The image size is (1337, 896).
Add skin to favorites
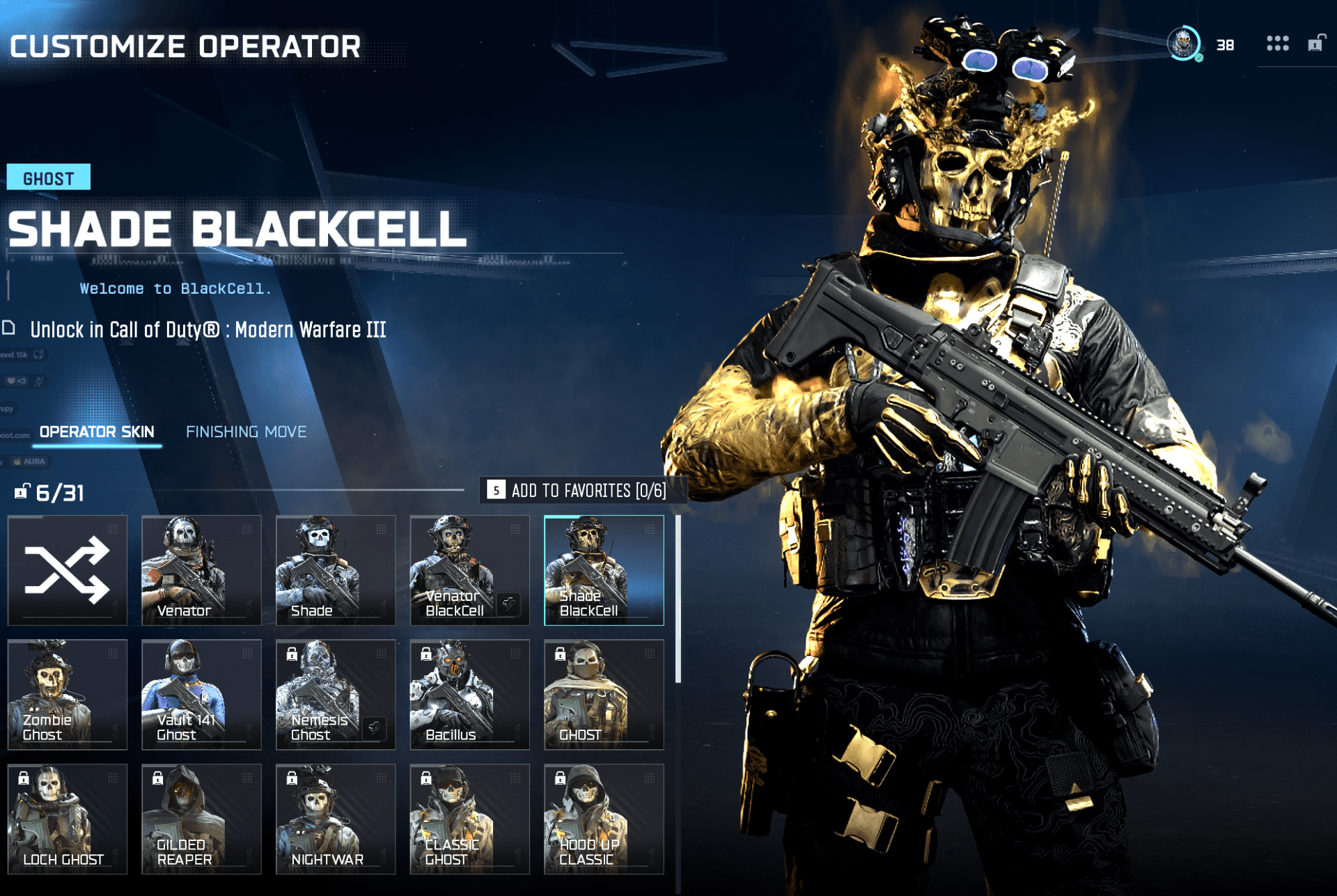click(582, 491)
